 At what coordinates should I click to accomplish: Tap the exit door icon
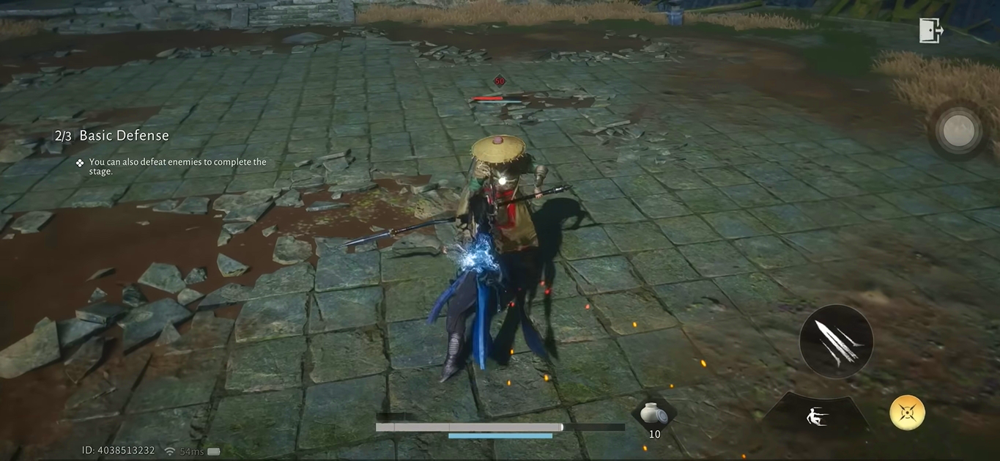(x=931, y=31)
